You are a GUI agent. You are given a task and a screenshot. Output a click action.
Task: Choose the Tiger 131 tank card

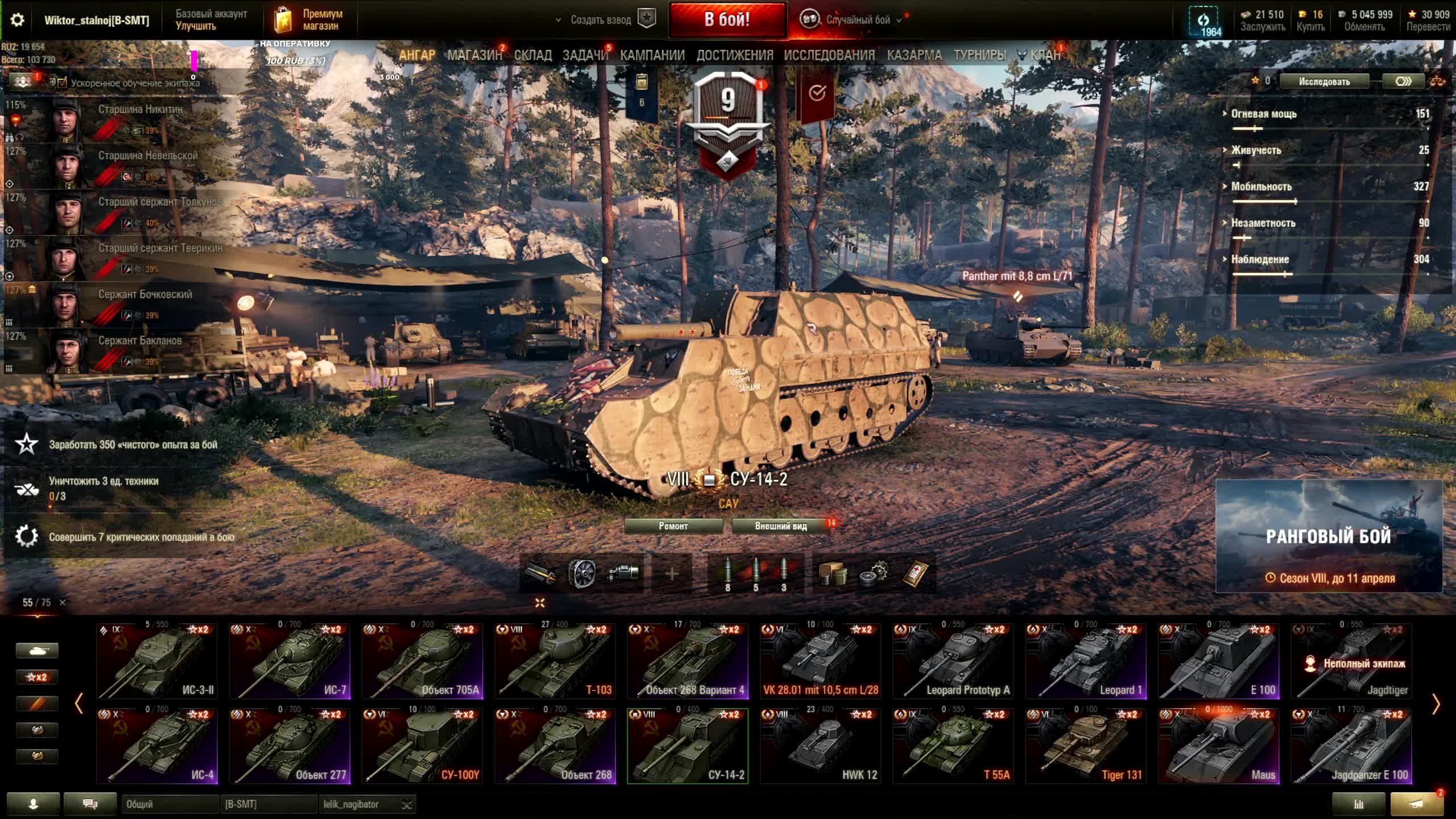point(1086,746)
